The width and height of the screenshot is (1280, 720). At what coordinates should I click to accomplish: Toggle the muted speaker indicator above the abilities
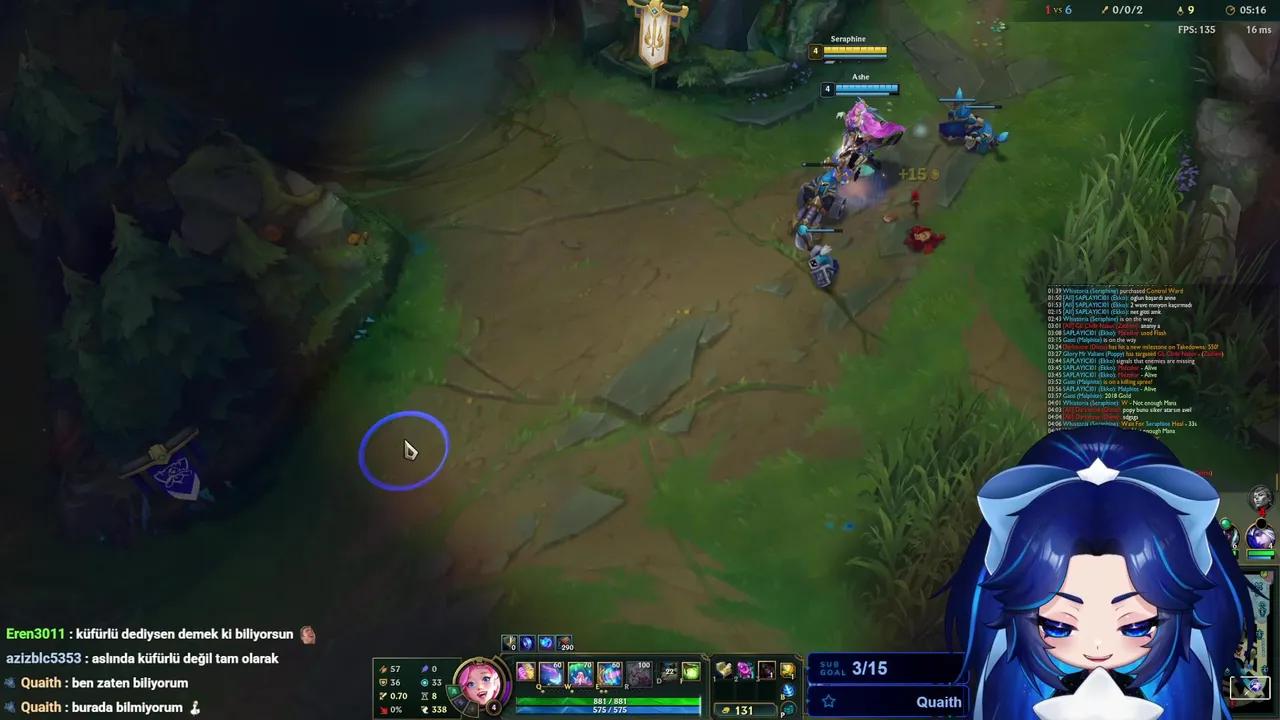point(508,643)
